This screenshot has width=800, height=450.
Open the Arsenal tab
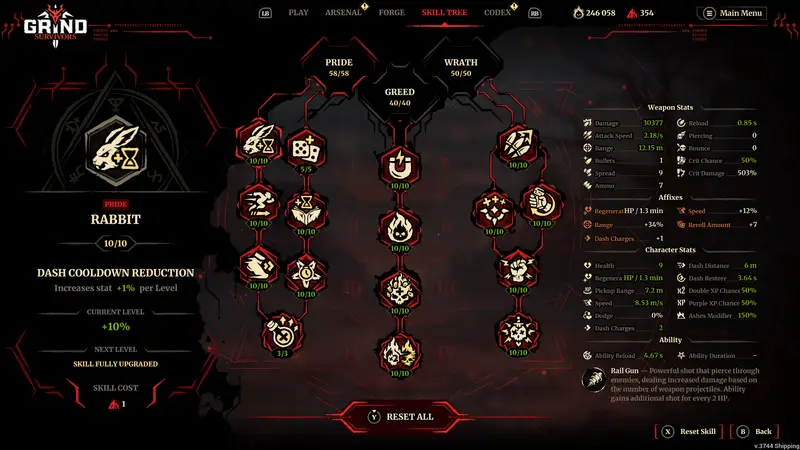pos(343,12)
